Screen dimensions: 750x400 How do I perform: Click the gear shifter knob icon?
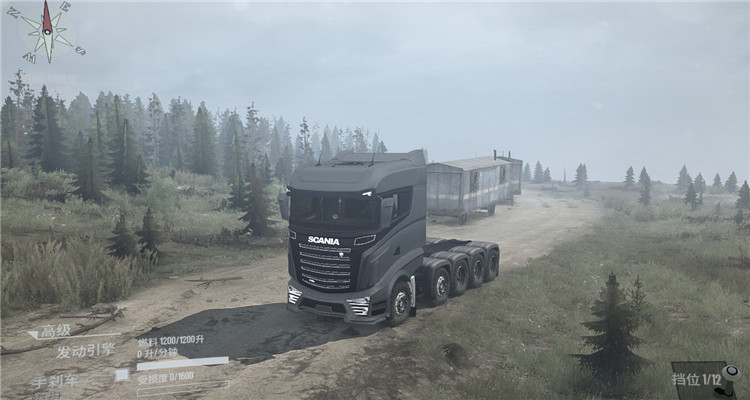click(x=731, y=374)
